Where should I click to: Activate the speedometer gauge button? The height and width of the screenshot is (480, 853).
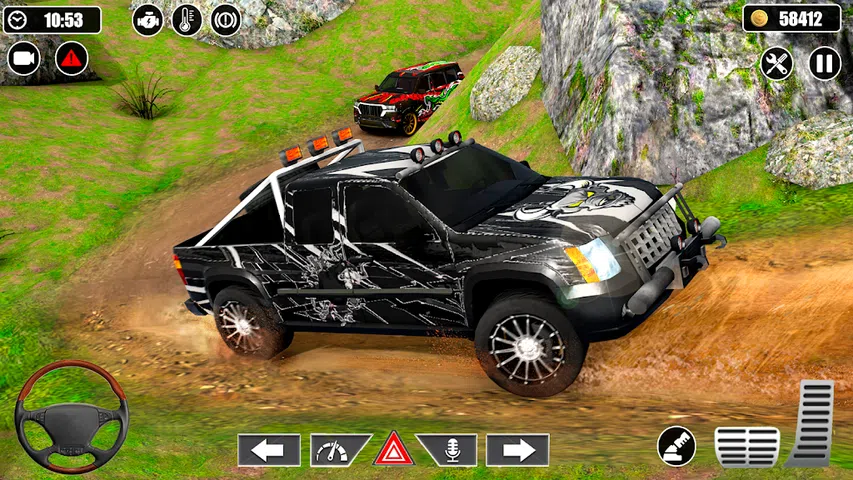[x=337, y=450]
